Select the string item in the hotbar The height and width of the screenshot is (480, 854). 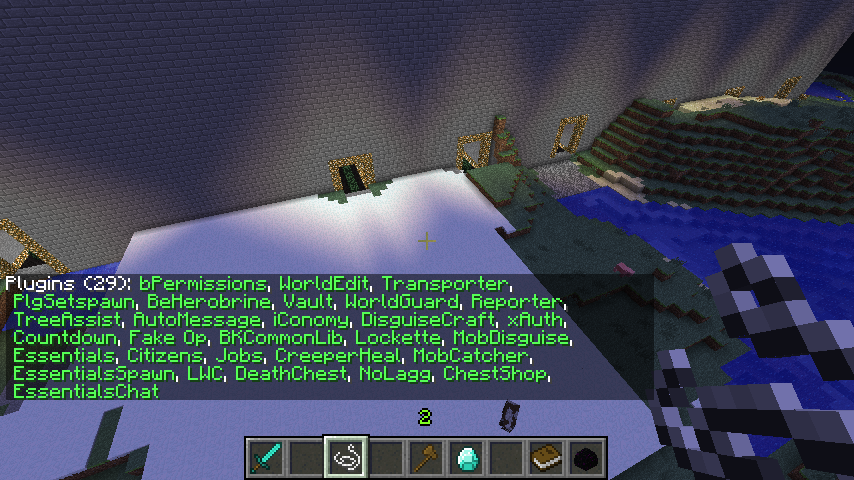(x=346, y=457)
